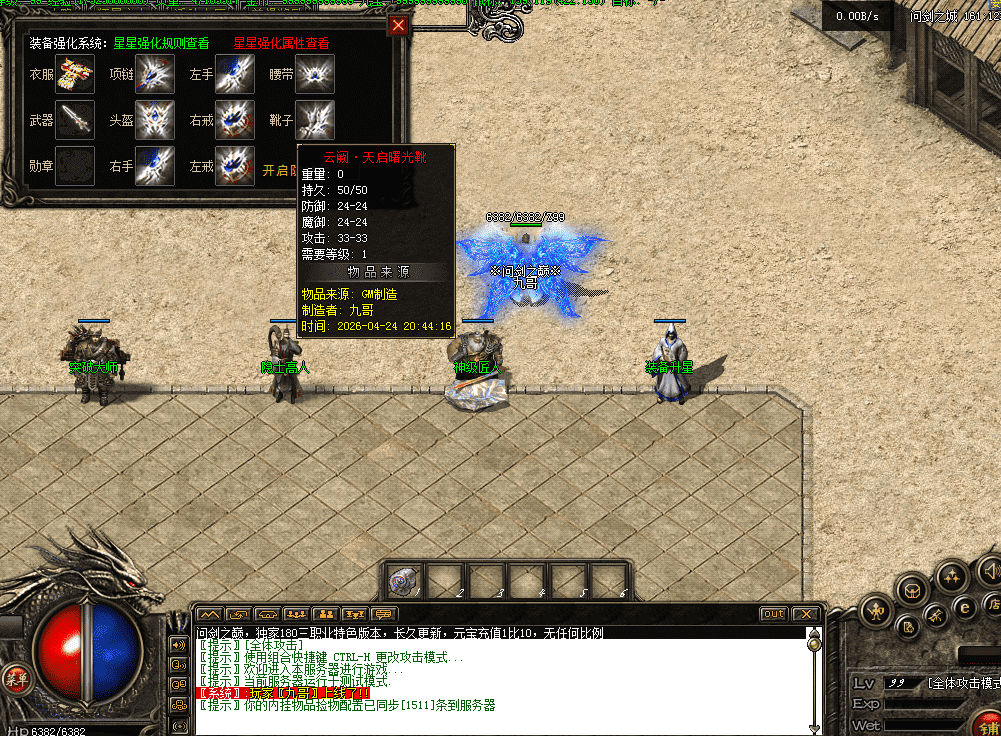Viewport: 1001px width, 736px height.
Task: Pick the 靴子 boots equipment slot
Action: point(315,120)
